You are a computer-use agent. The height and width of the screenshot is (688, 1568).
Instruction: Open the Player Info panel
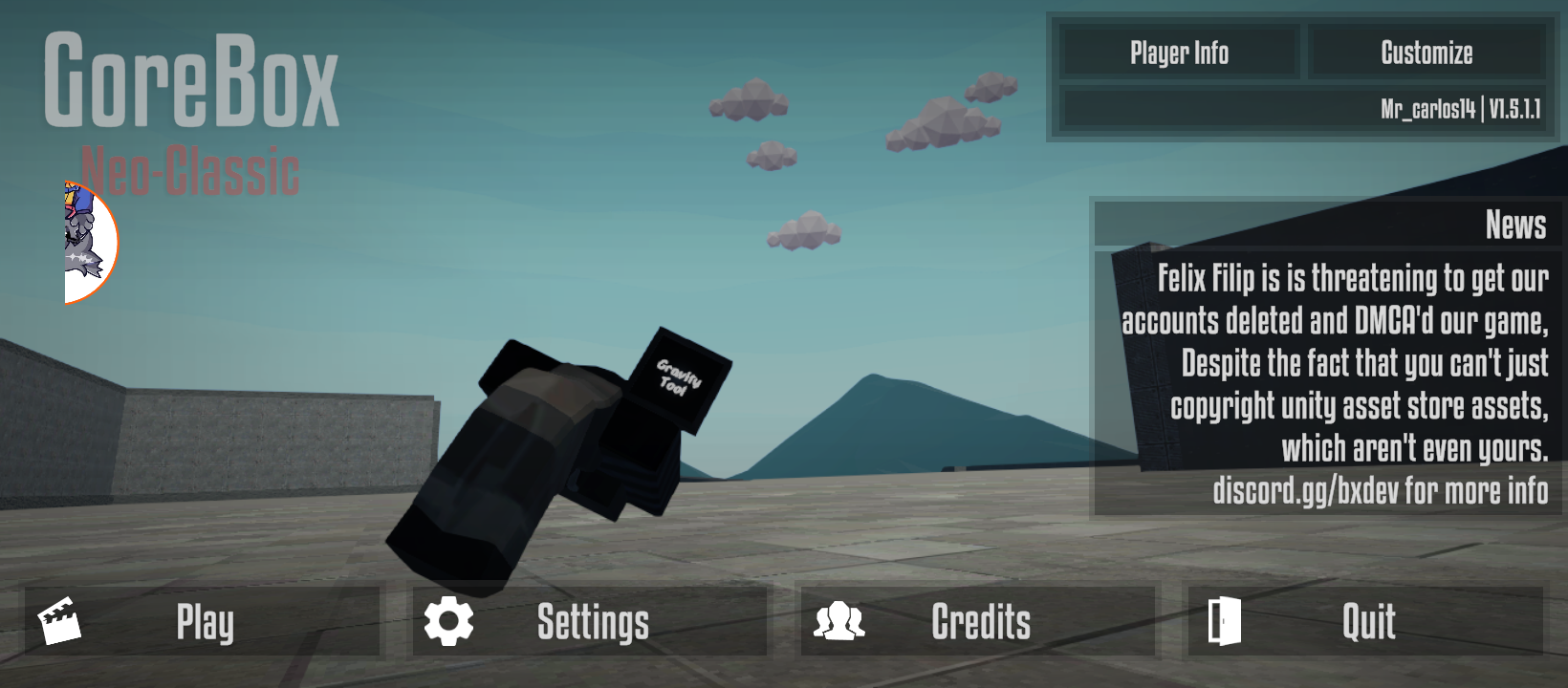pos(1179,54)
